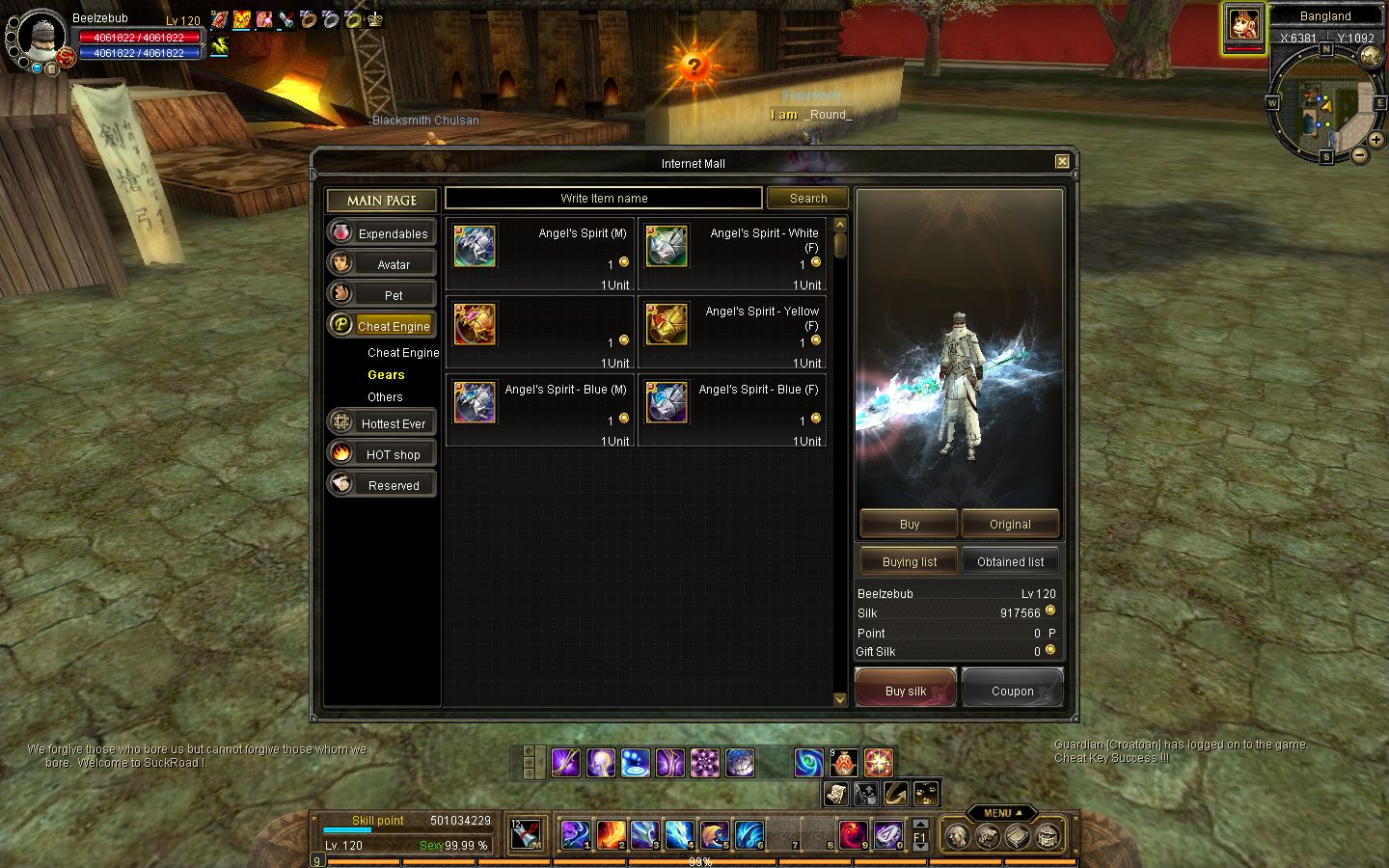Open the Coupon dialog
Screen dimensions: 1389x868
1012,691
